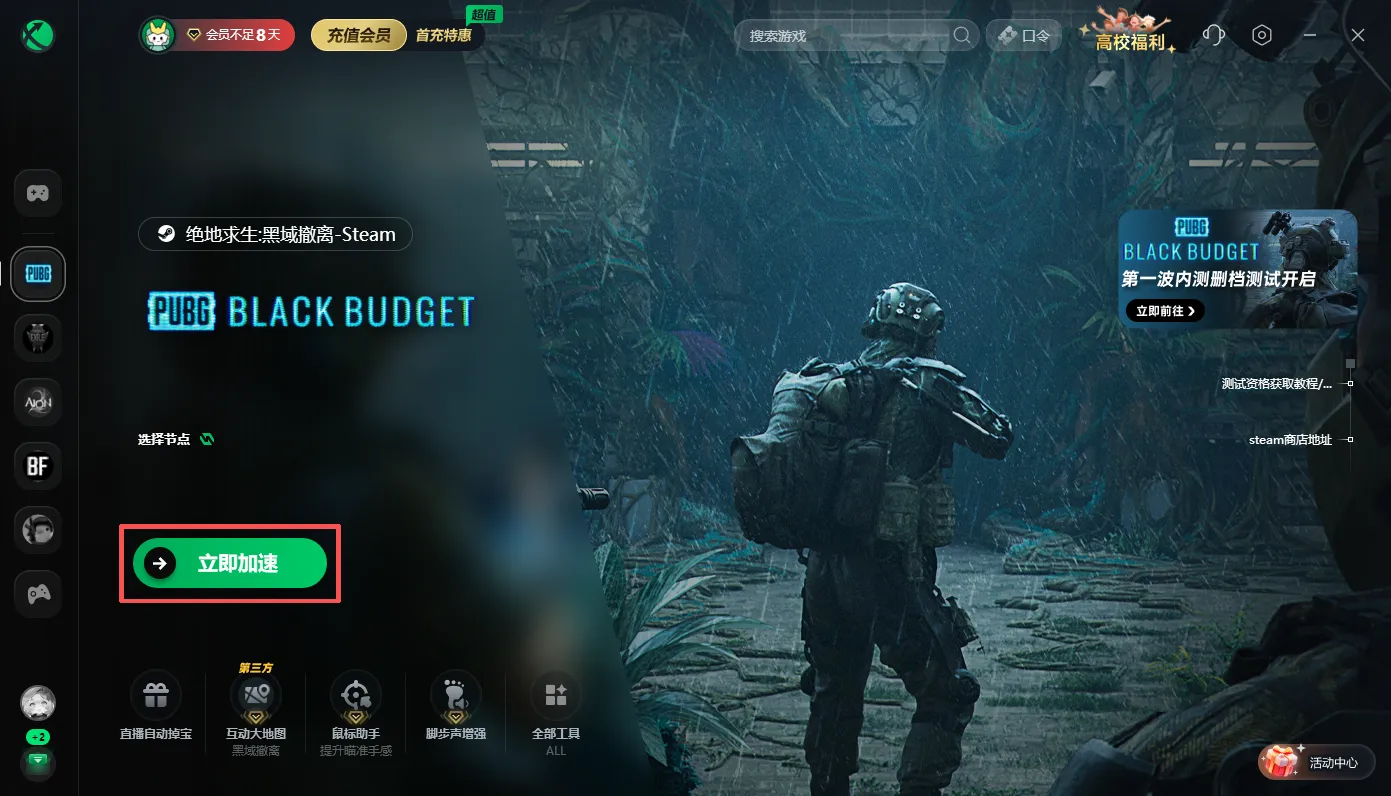Open the AION game page from sidebar
1391x796 pixels.
pos(37,401)
